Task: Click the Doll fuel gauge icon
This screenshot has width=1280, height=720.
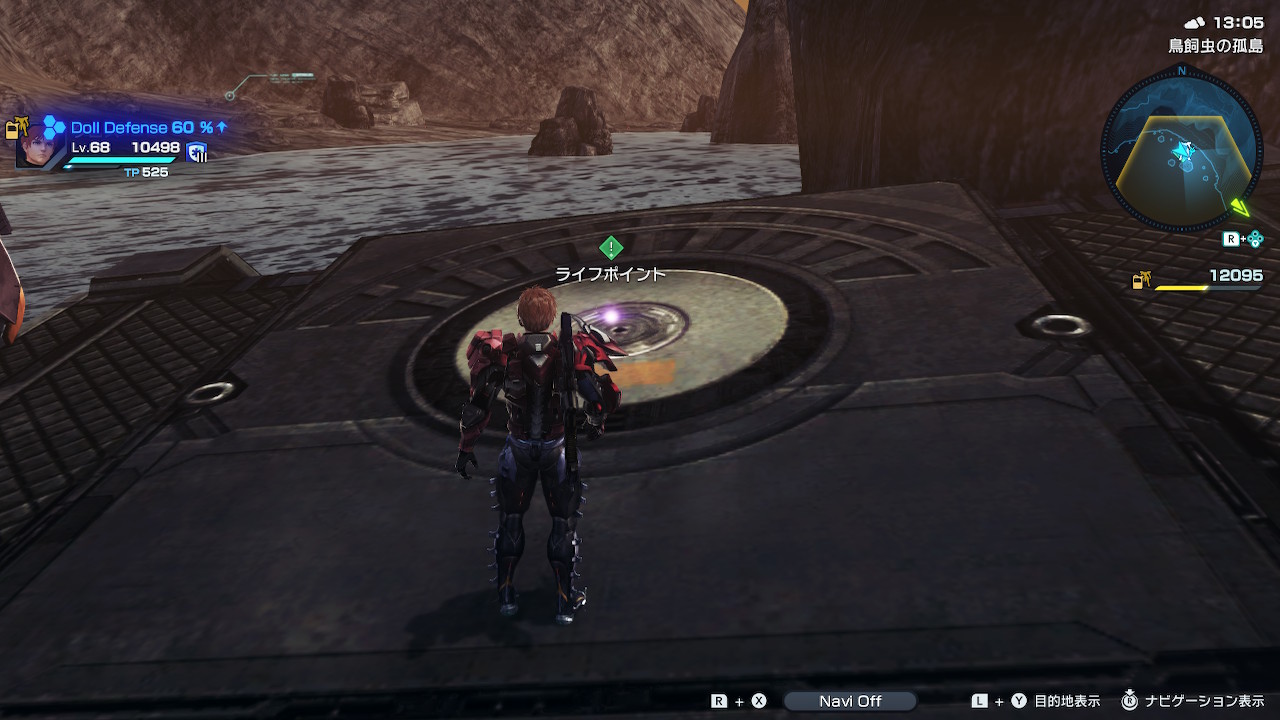Action: [1140, 281]
